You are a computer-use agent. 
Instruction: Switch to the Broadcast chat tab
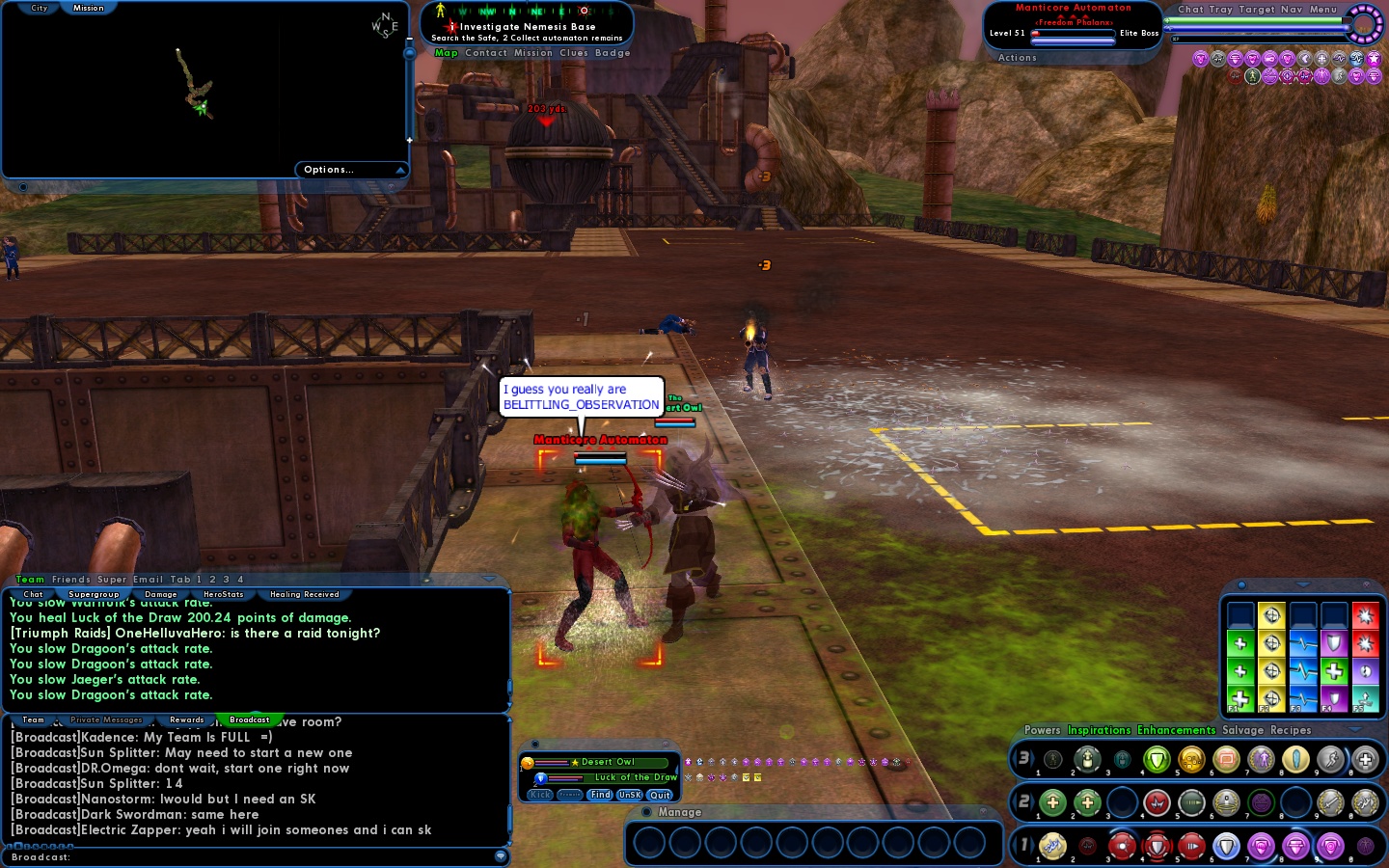pos(249,719)
